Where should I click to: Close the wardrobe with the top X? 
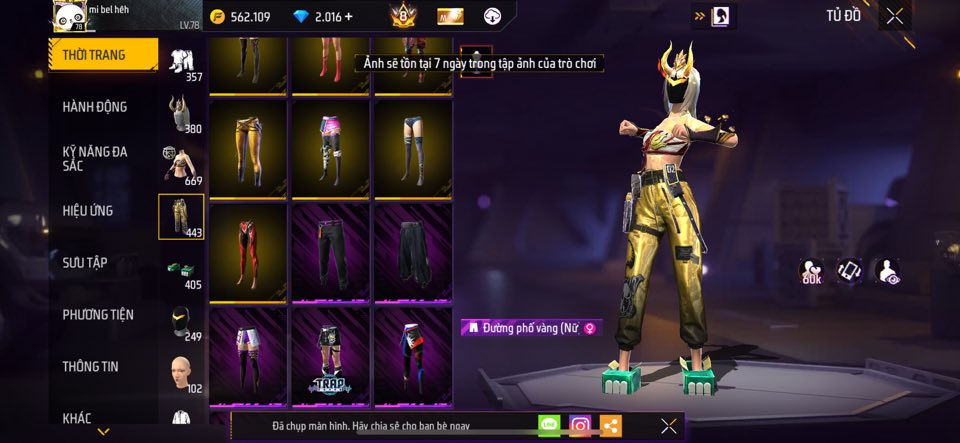tap(894, 16)
